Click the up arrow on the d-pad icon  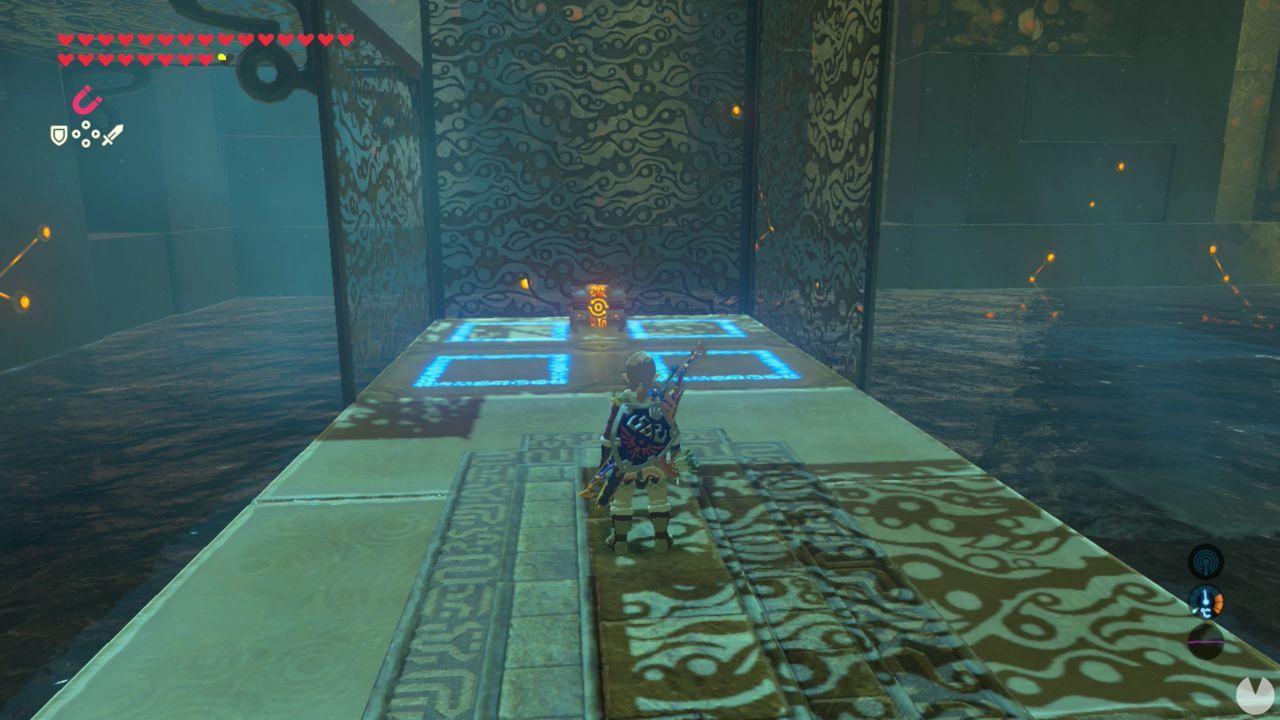85,125
